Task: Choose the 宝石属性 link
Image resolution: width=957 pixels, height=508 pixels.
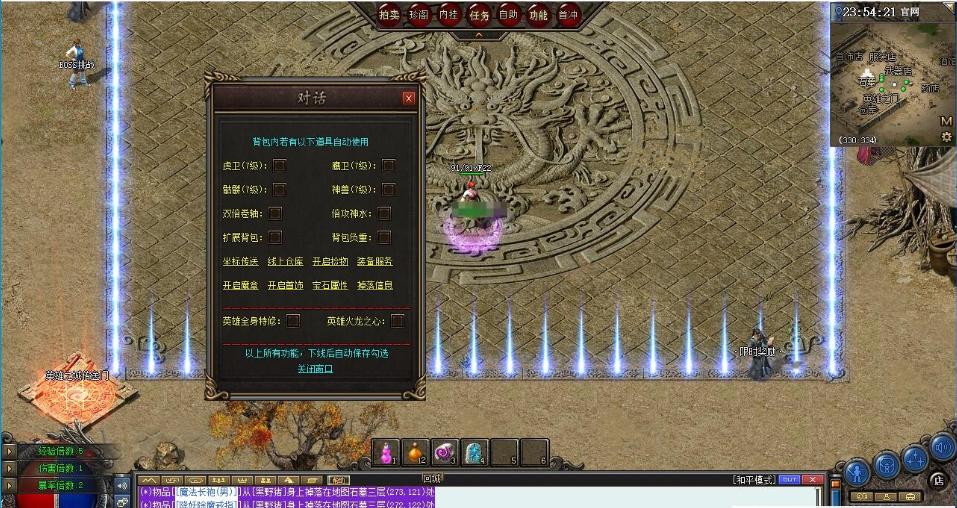Action: coord(330,285)
